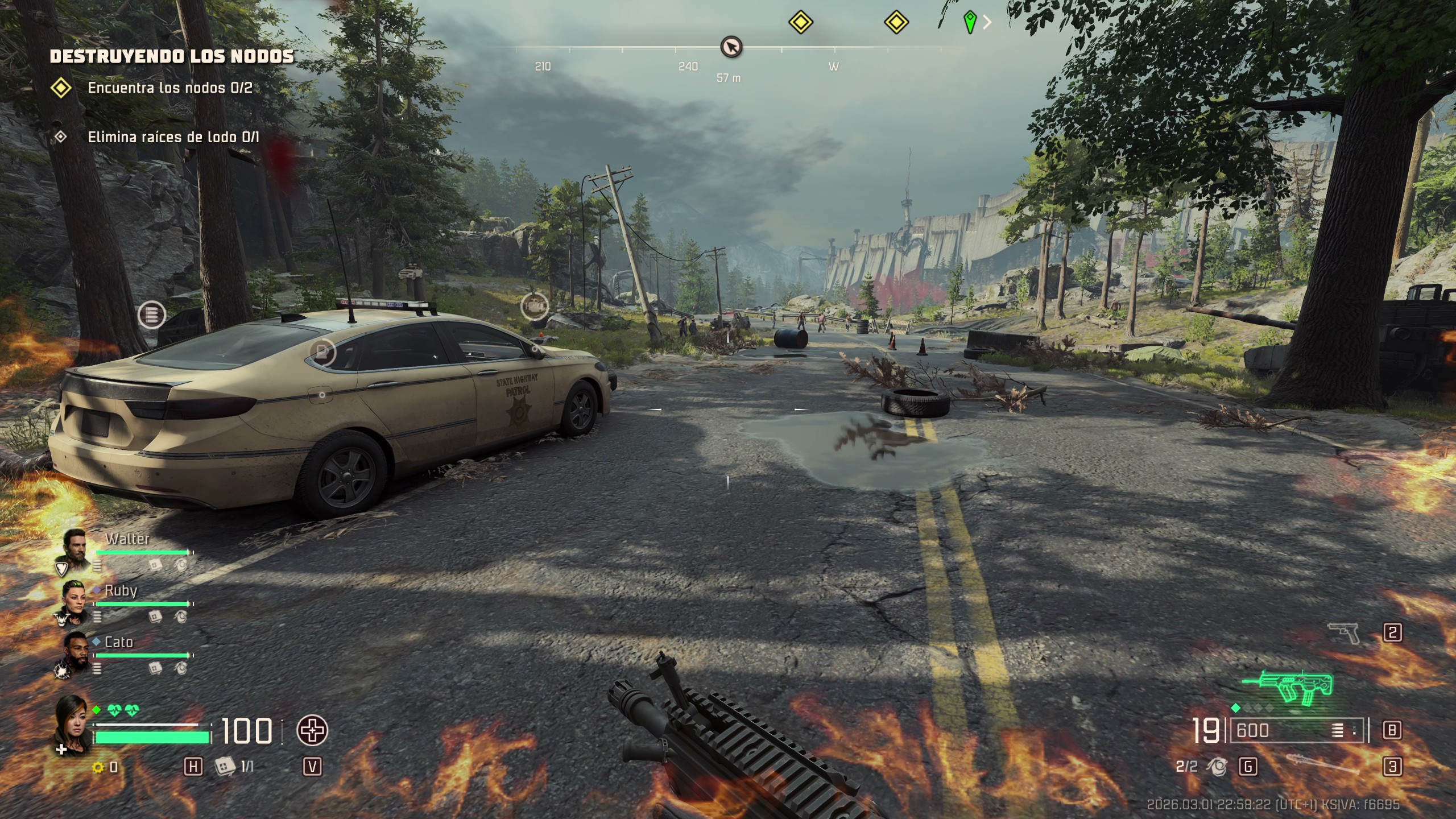Select Walter's teammate portrait
The height and width of the screenshot is (819, 1456).
(75, 549)
